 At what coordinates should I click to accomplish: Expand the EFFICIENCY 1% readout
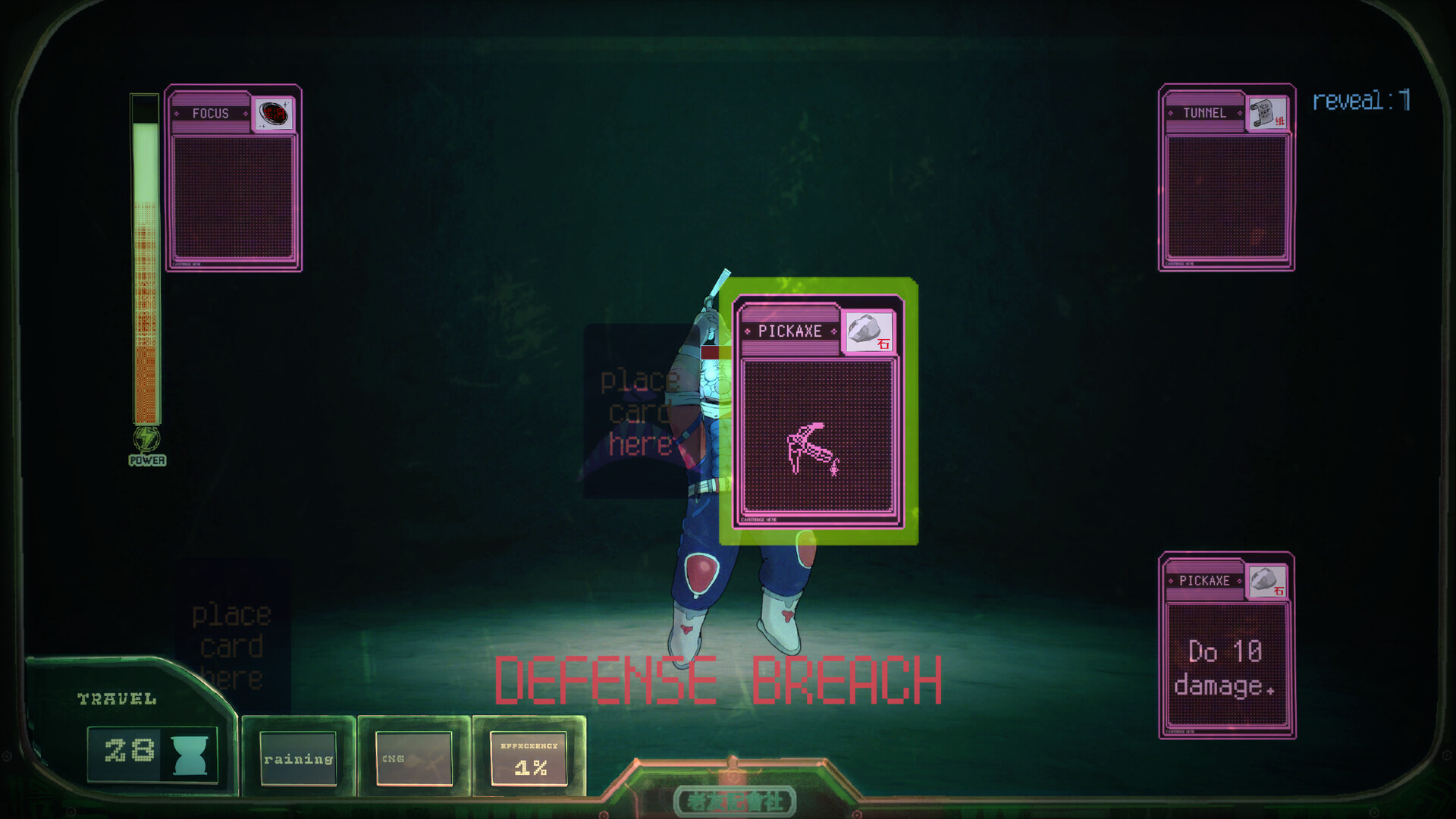click(x=529, y=758)
